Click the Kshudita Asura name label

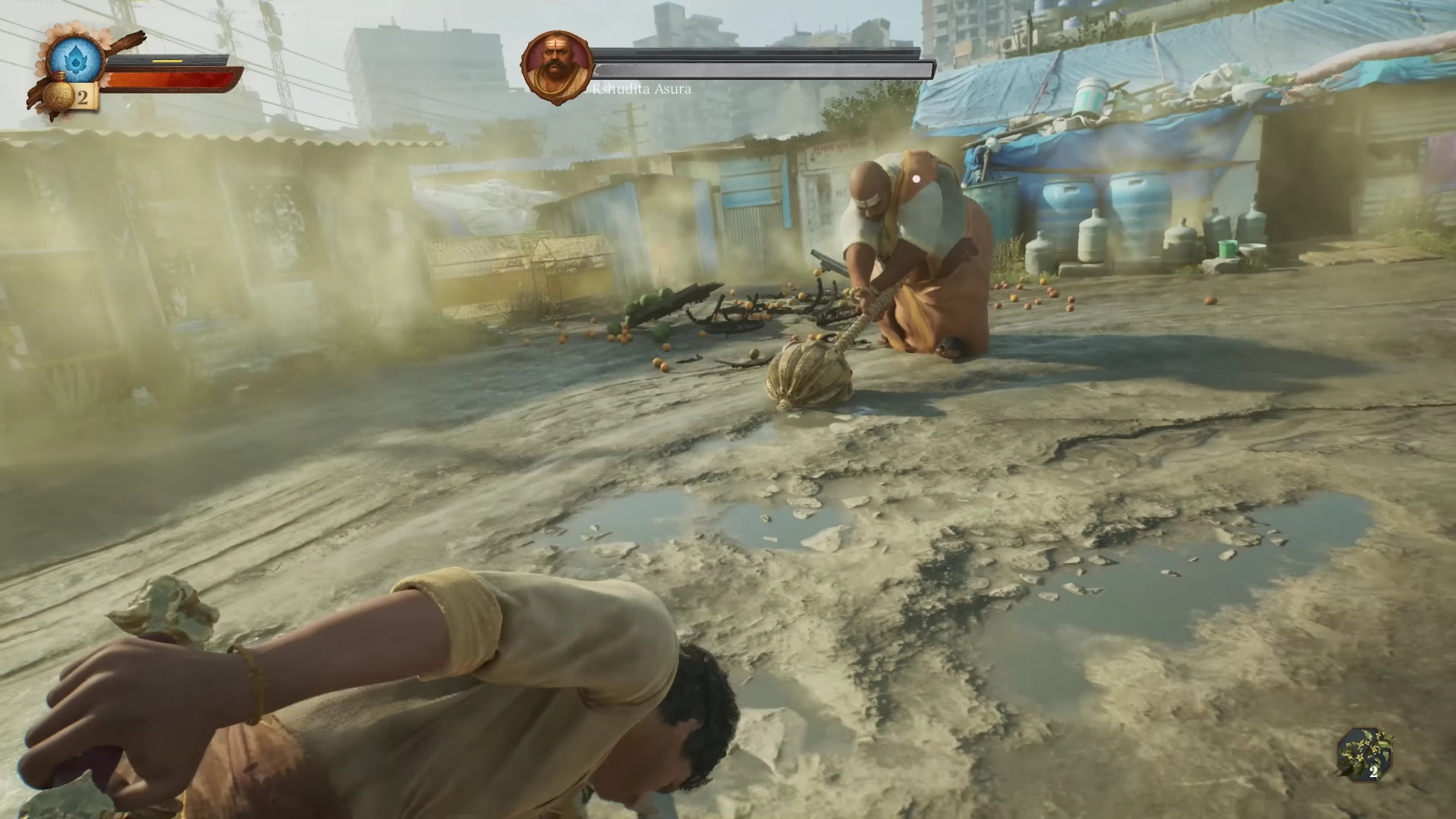pyautogui.click(x=642, y=89)
